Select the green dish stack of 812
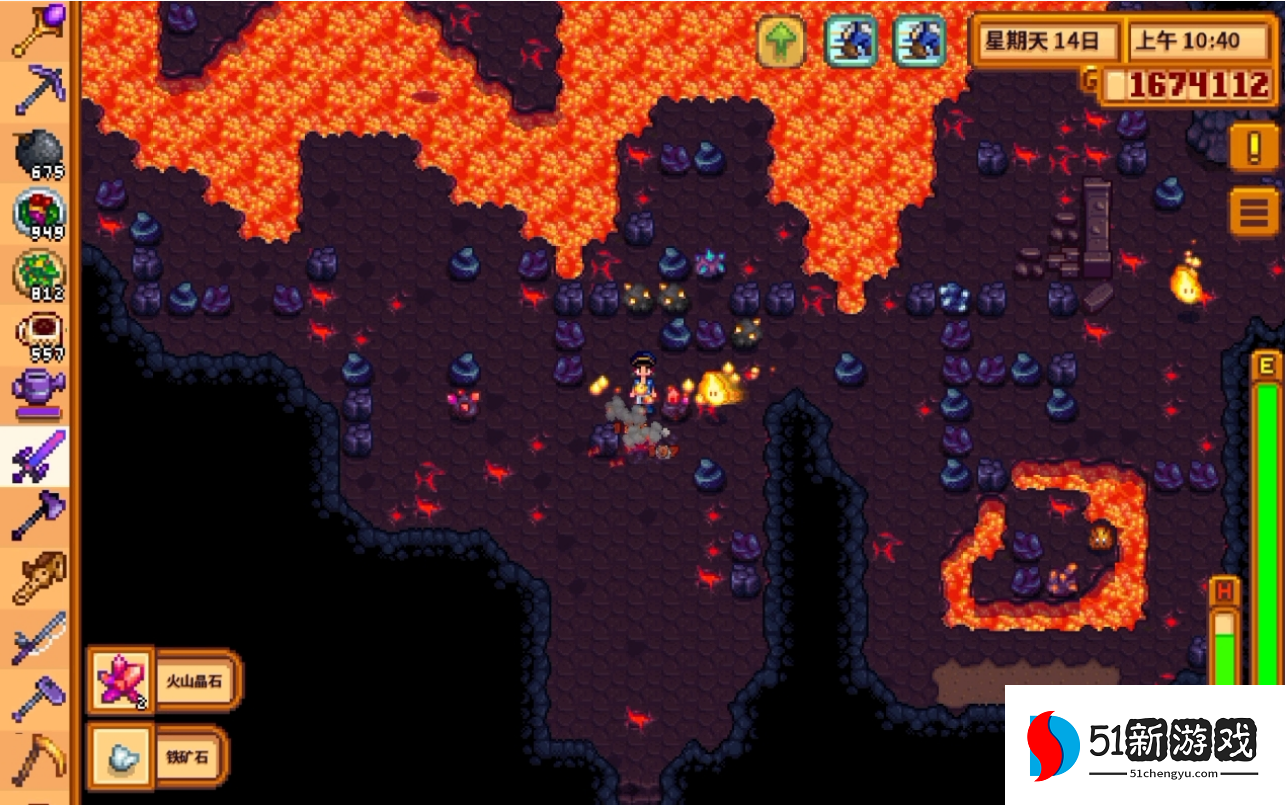1285x805 pixels. pyautogui.click(x=38, y=274)
